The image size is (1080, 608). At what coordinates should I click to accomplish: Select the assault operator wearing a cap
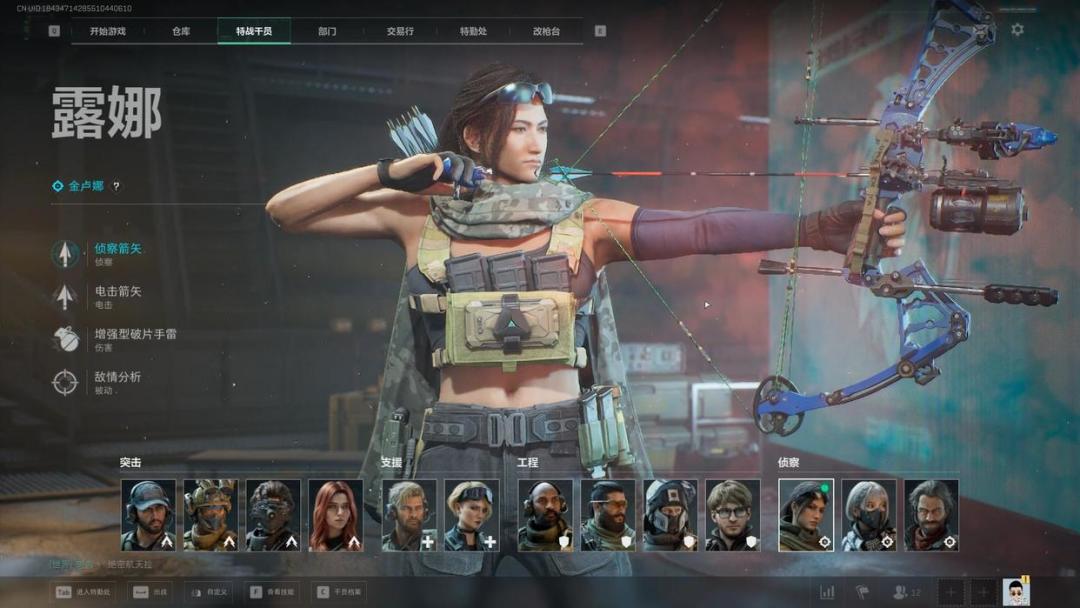point(148,515)
